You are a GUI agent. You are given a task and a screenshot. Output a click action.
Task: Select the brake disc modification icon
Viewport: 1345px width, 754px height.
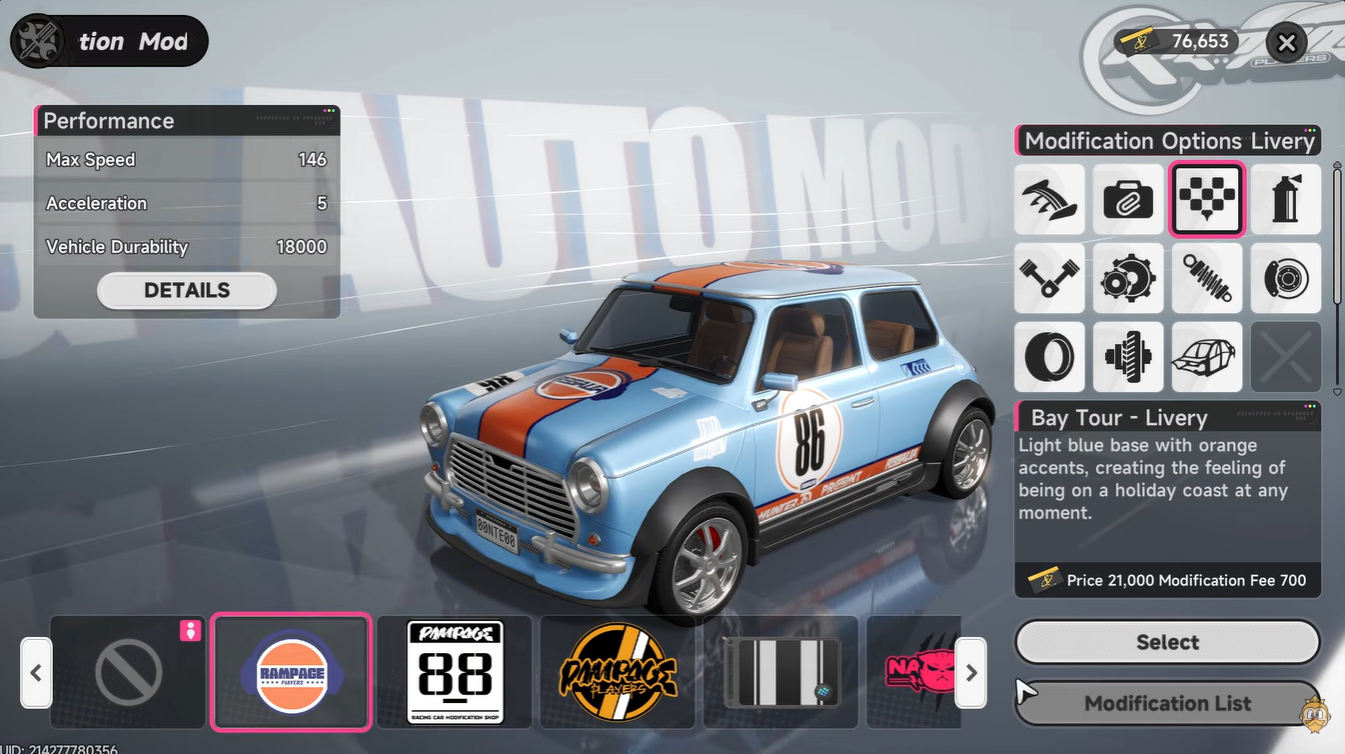[1286, 278]
